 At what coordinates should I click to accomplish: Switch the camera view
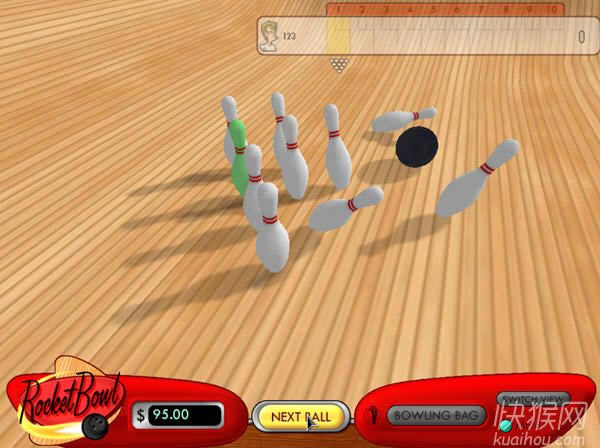coord(533,398)
